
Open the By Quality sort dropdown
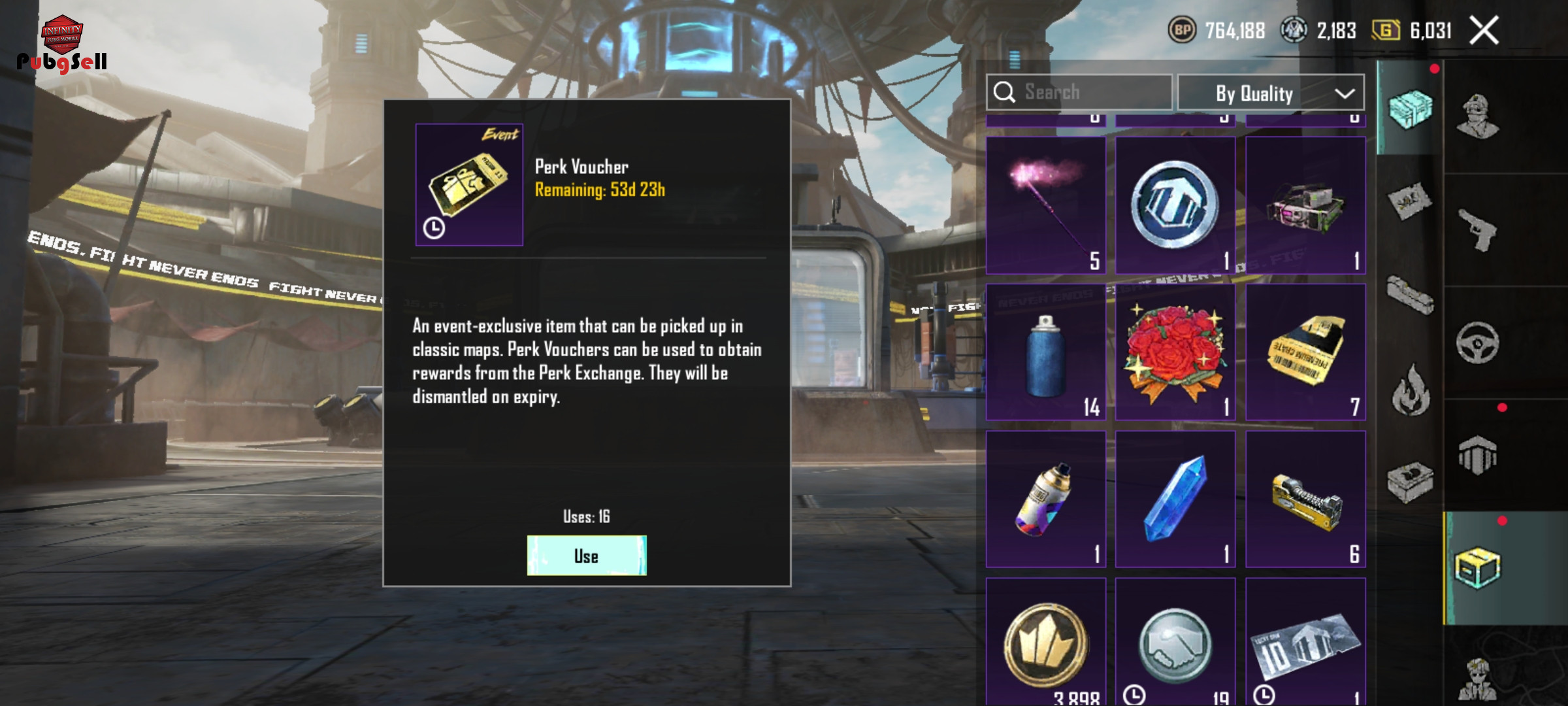pos(1271,93)
